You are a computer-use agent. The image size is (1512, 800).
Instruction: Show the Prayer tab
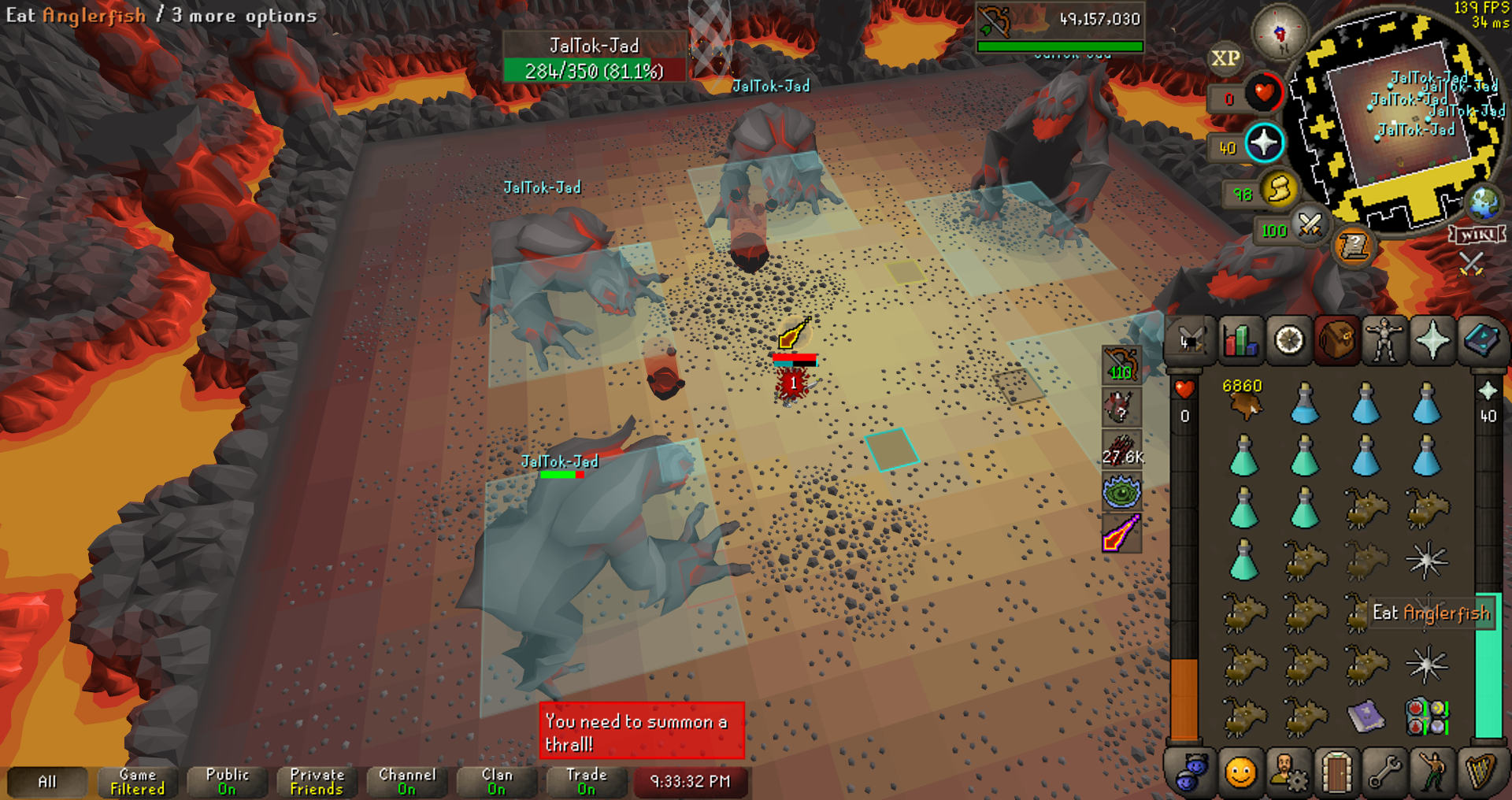click(x=1432, y=341)
